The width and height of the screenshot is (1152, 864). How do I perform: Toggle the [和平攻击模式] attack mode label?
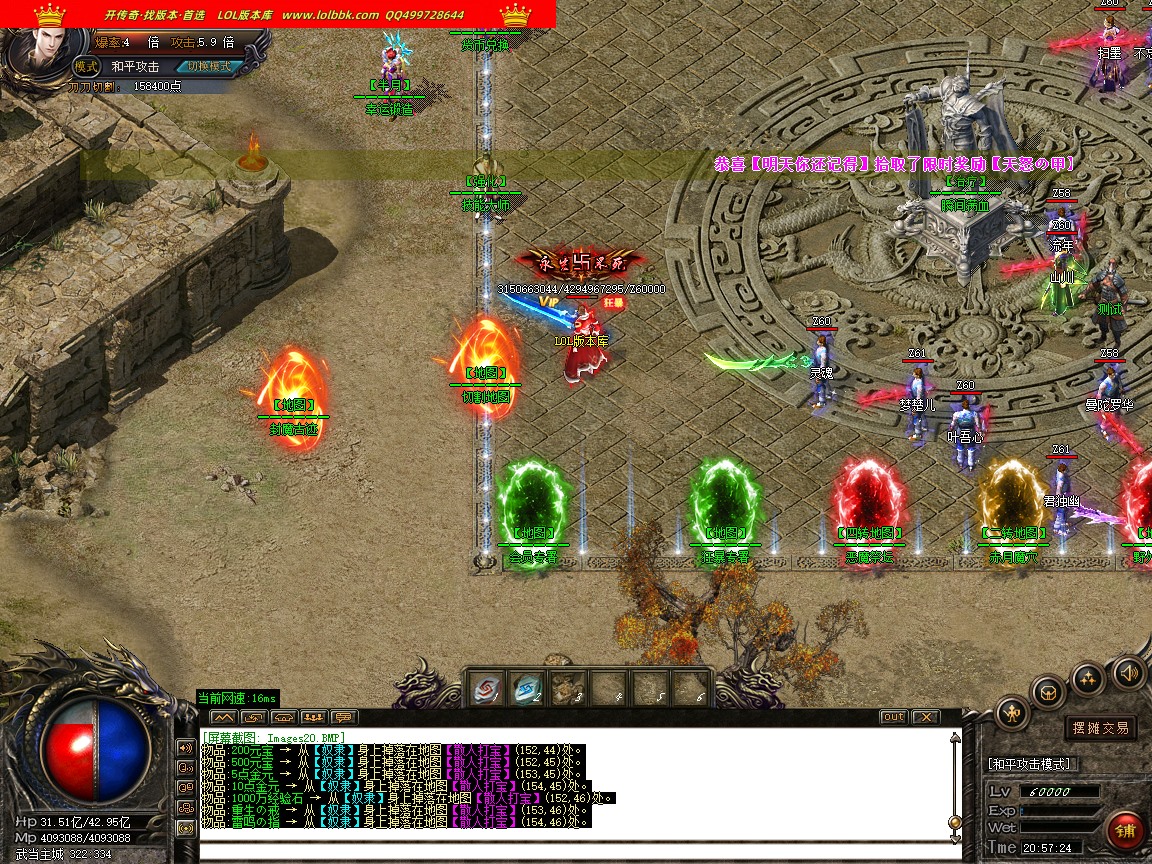(x=1030, y=764)
